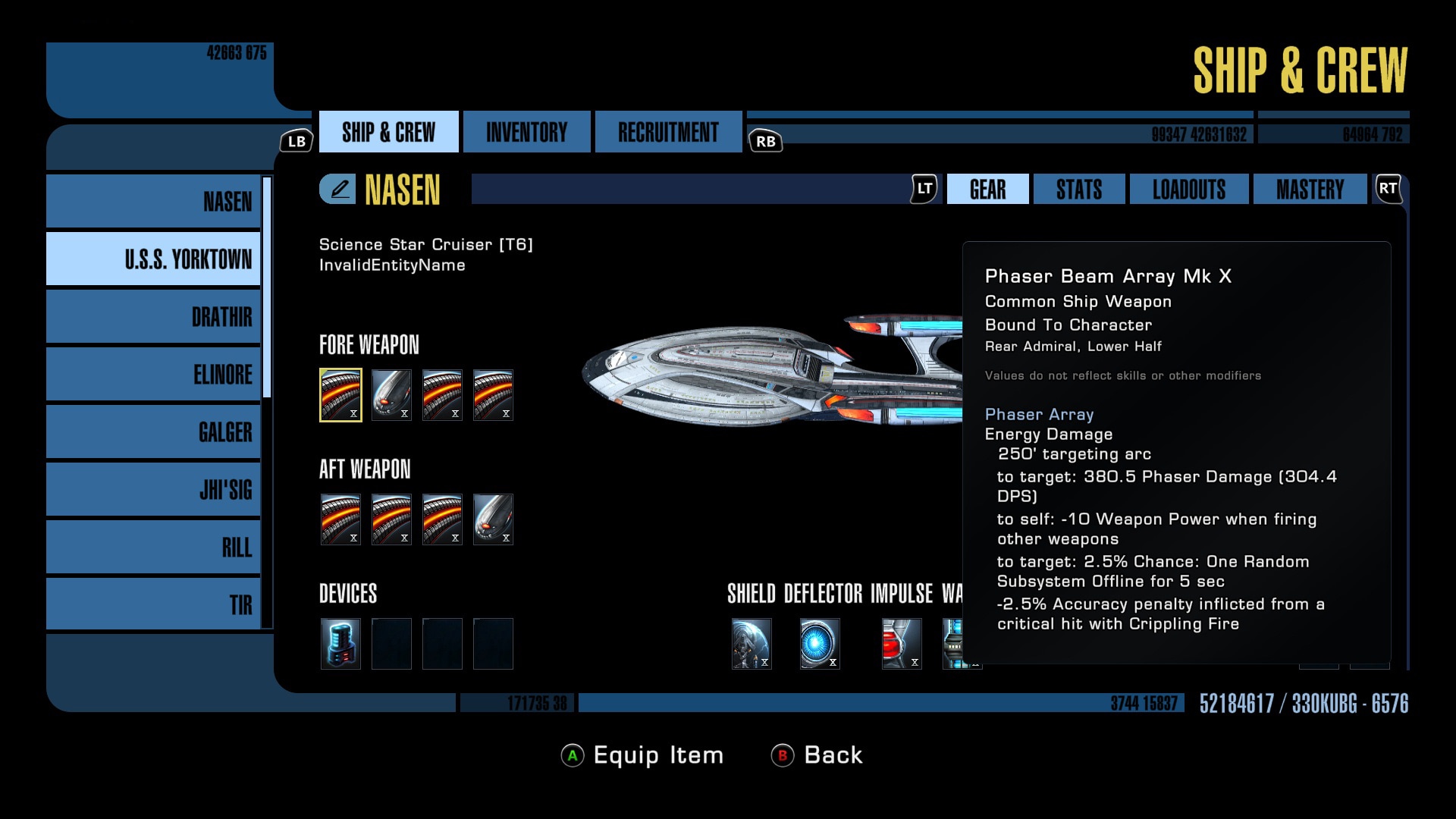Select the second Aft Weapon beam array
The width and height of the screenshot is (1456, 819).
391,519
